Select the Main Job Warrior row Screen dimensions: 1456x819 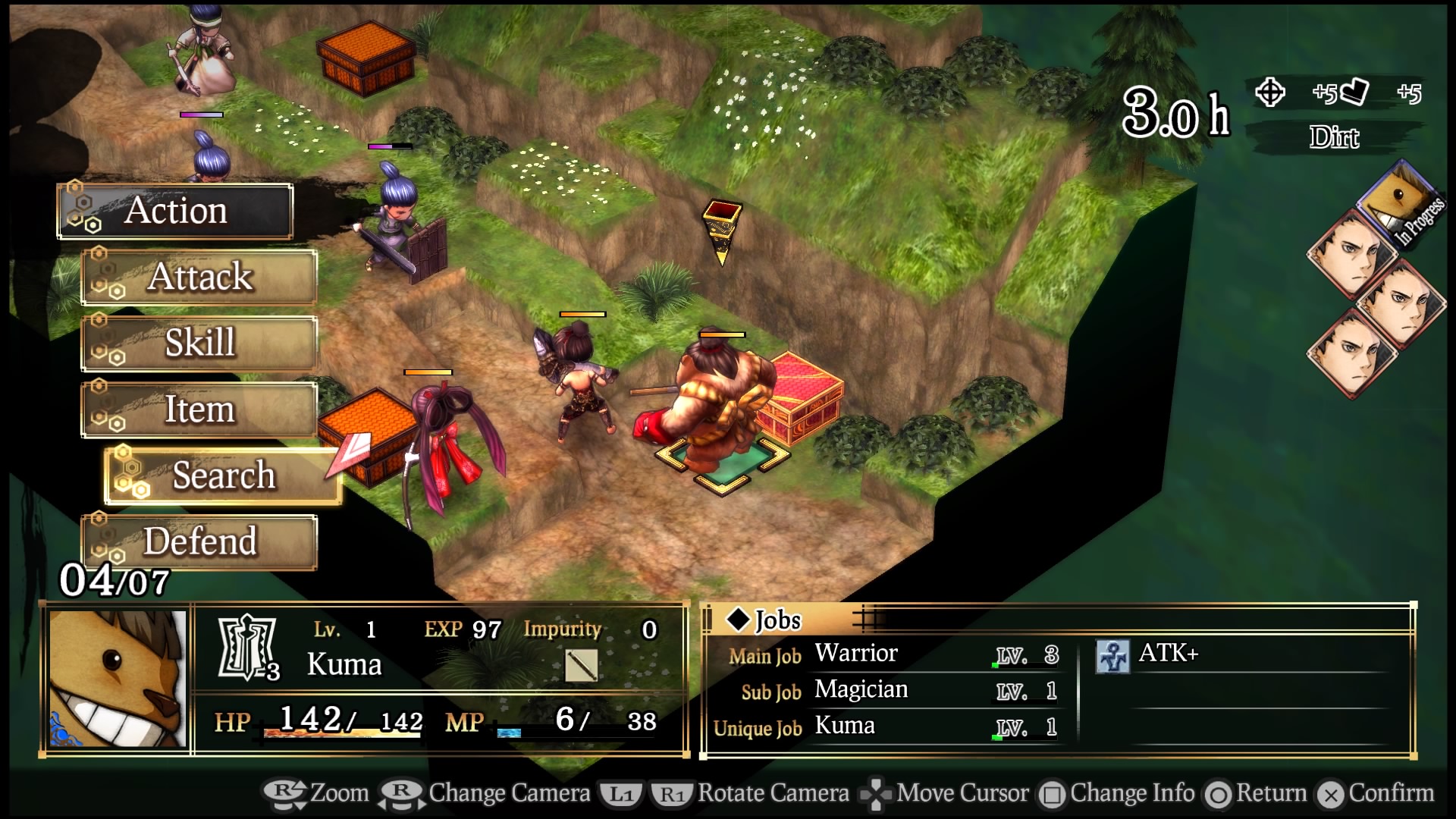coord(891,654)
